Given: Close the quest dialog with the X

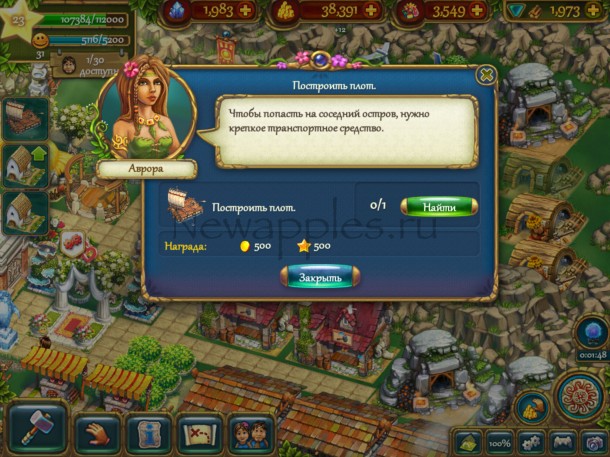Looking at the screenshot, I should [x=486, y=75].
